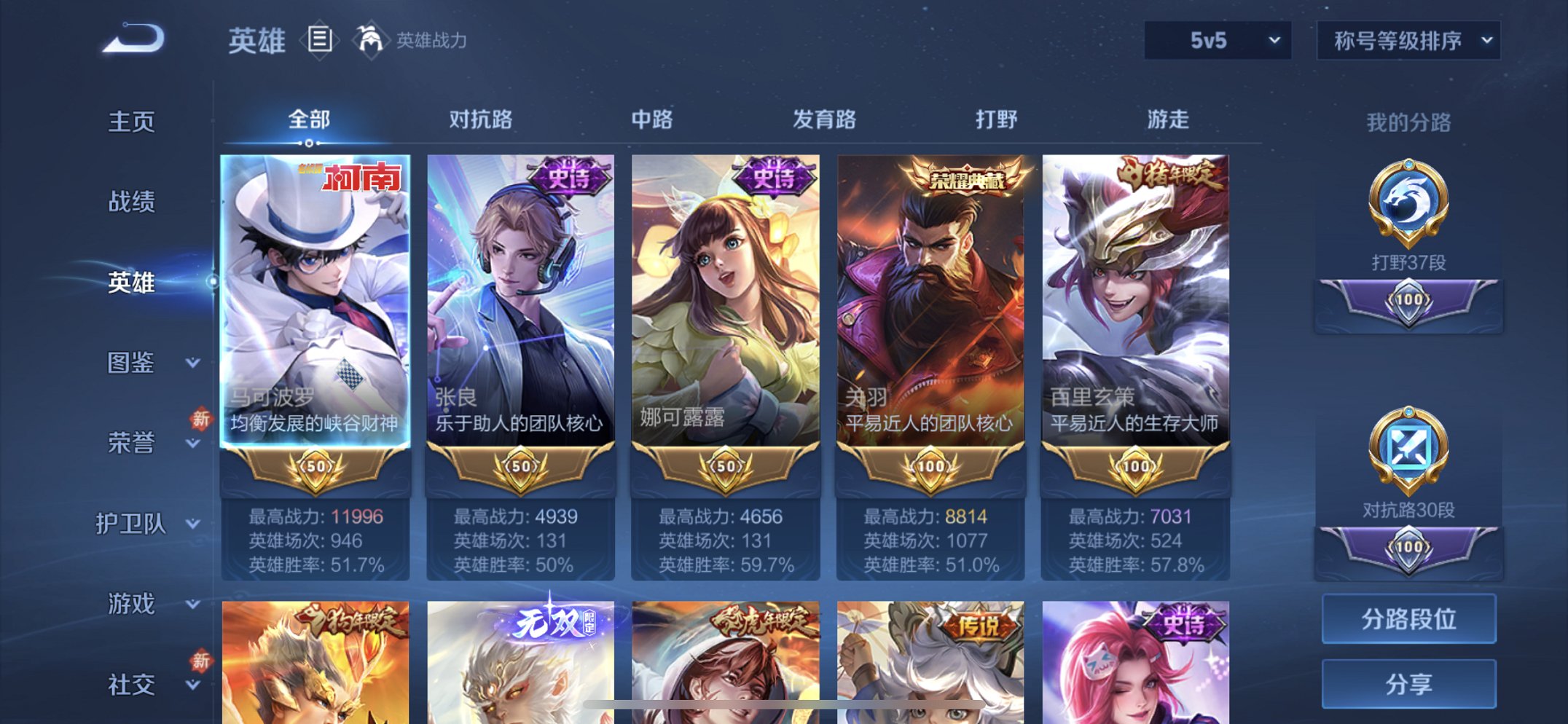Image resolution: width=1568 pixels, height=724 pixels.
Task: Click the hero list icon beside 英雄 title
Action: click(318, 40)
